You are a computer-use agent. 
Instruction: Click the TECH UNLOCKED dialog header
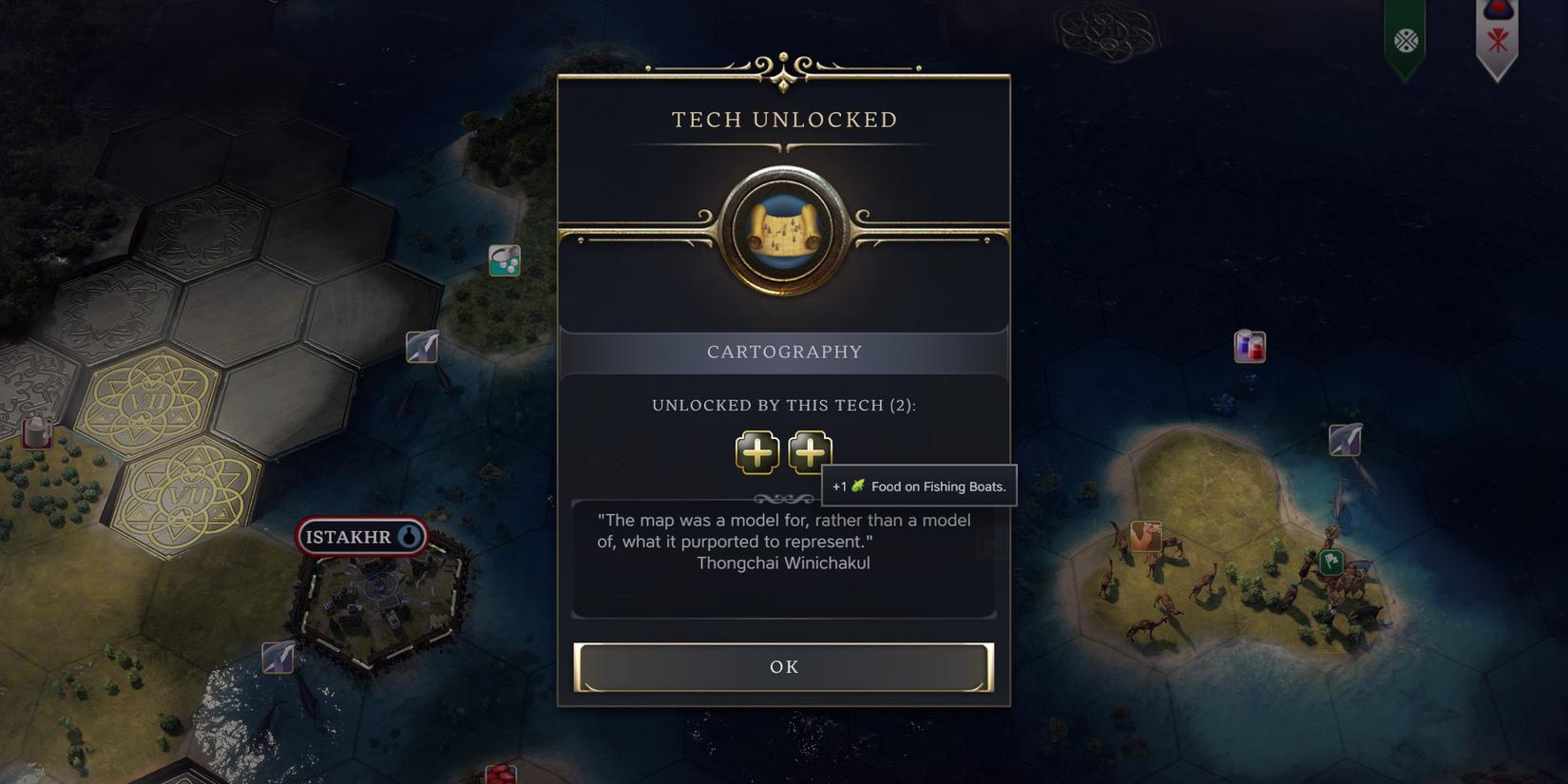[x=784, y=120]
